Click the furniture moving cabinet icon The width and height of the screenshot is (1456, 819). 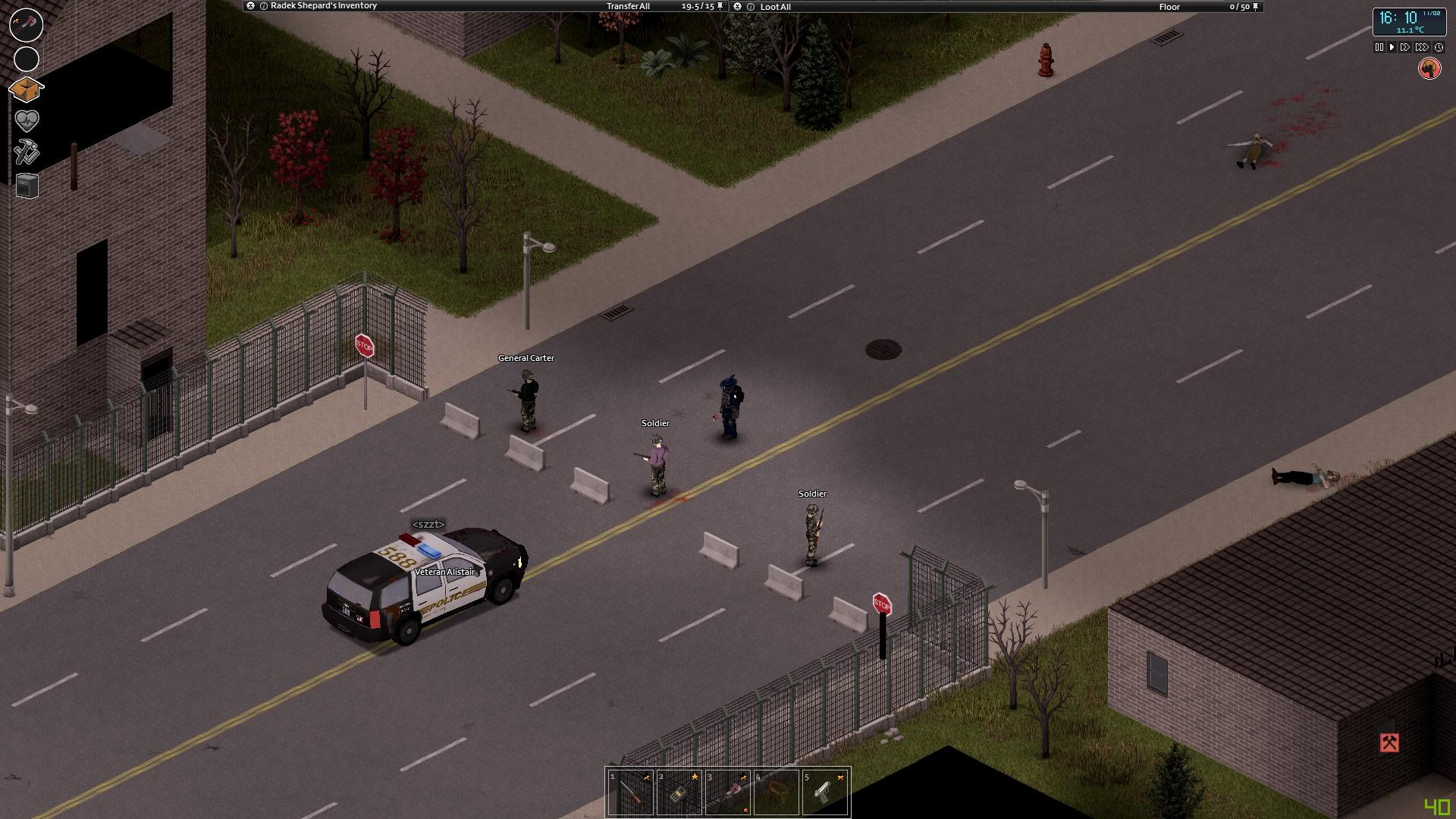point(27,186)
